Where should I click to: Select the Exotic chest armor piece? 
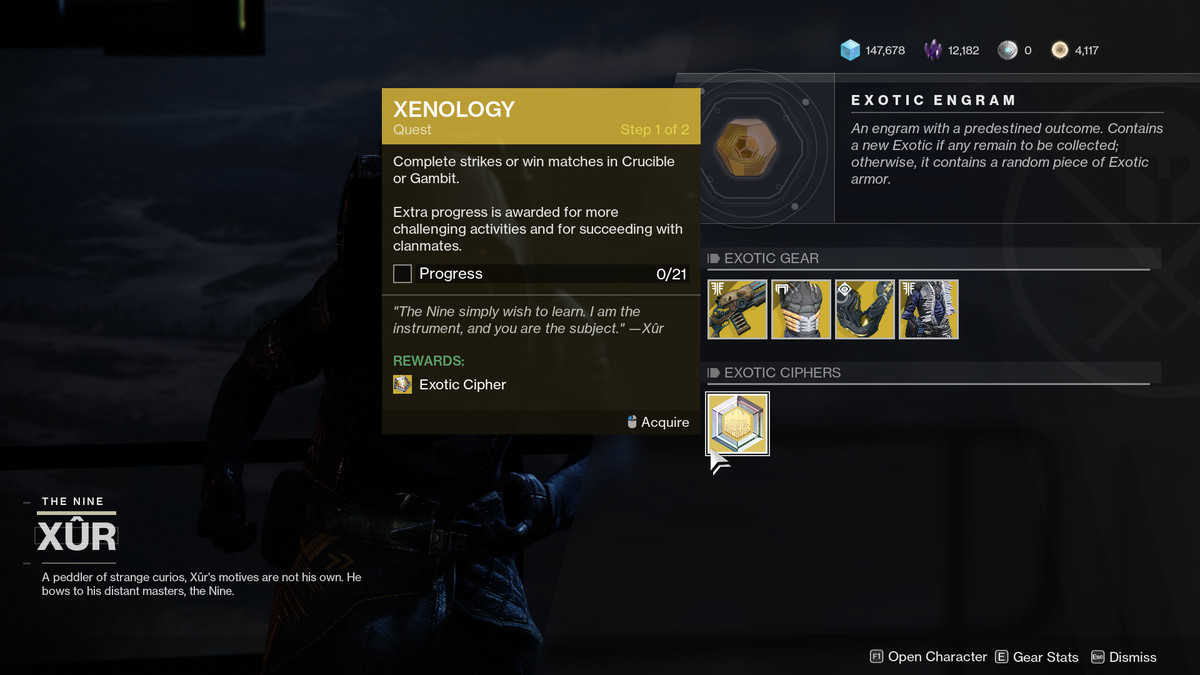pyautogui.click(x=801, y=309)
